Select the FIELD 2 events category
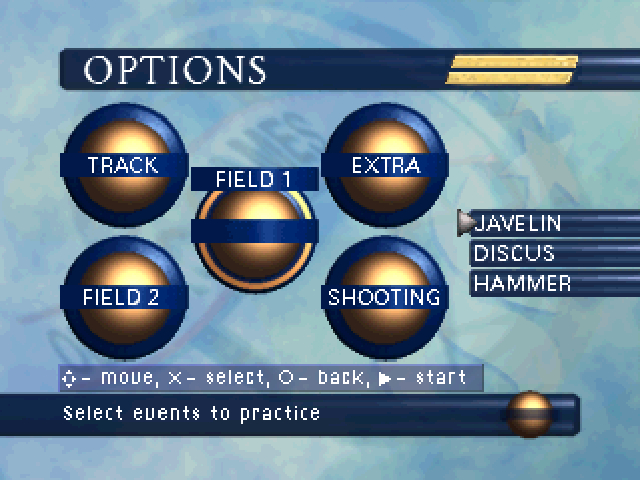640x480 pixels. [123, 297]
